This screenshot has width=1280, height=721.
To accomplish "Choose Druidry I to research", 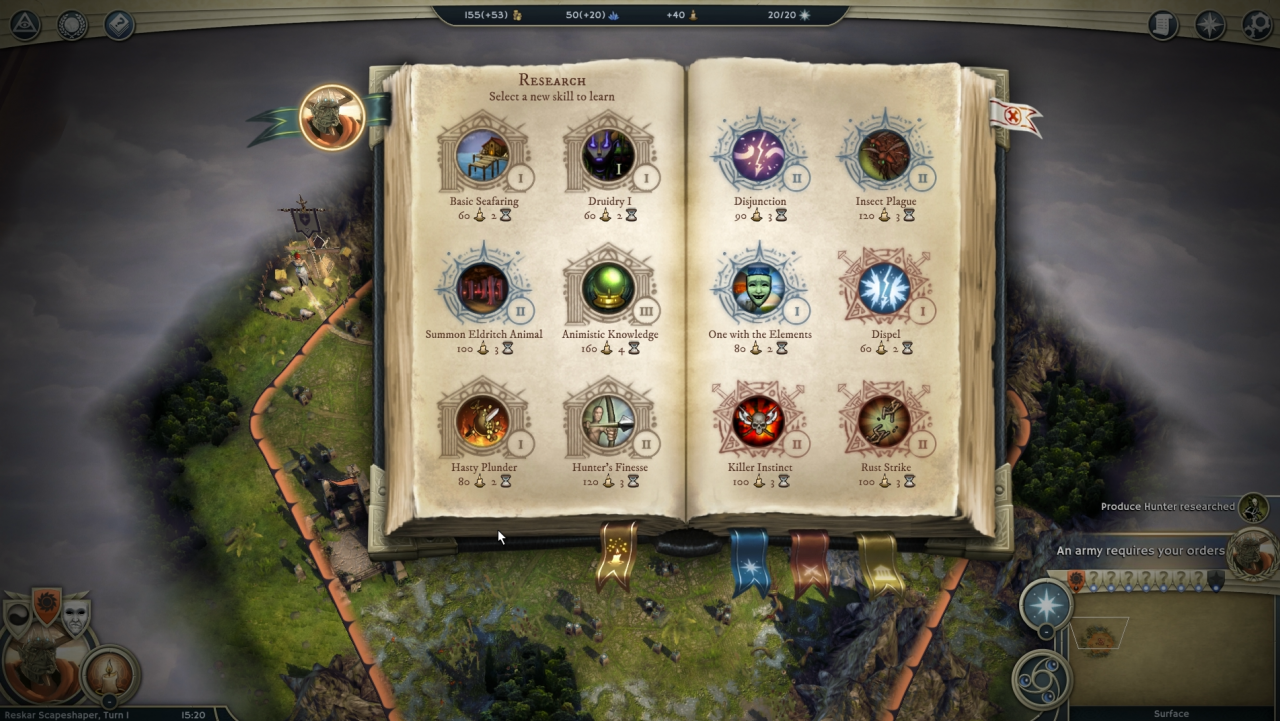I will click(608, 156).
